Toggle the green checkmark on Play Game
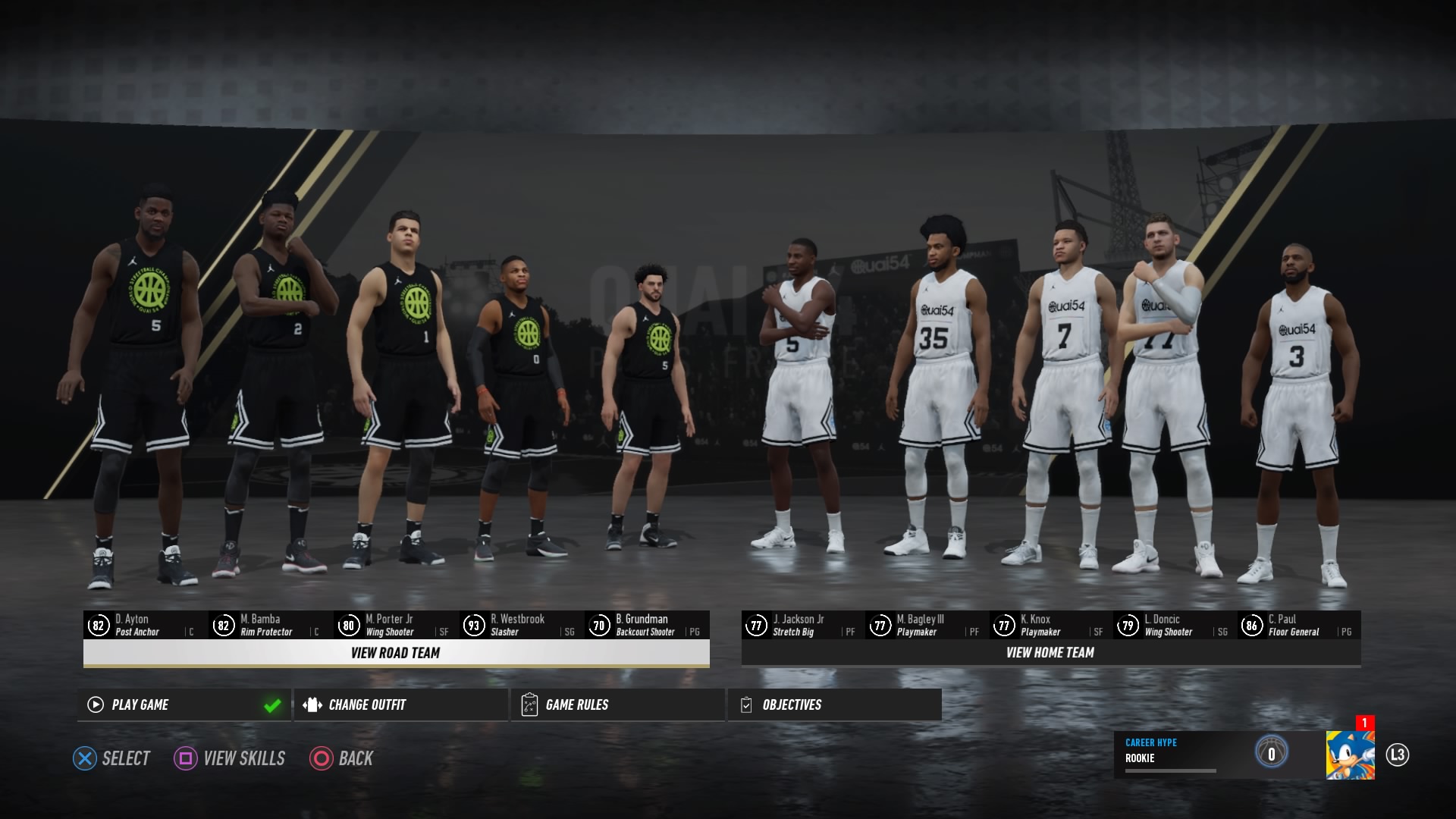Image resolution: width=1456 pixels, height=819 pixels. coord(272,704)
